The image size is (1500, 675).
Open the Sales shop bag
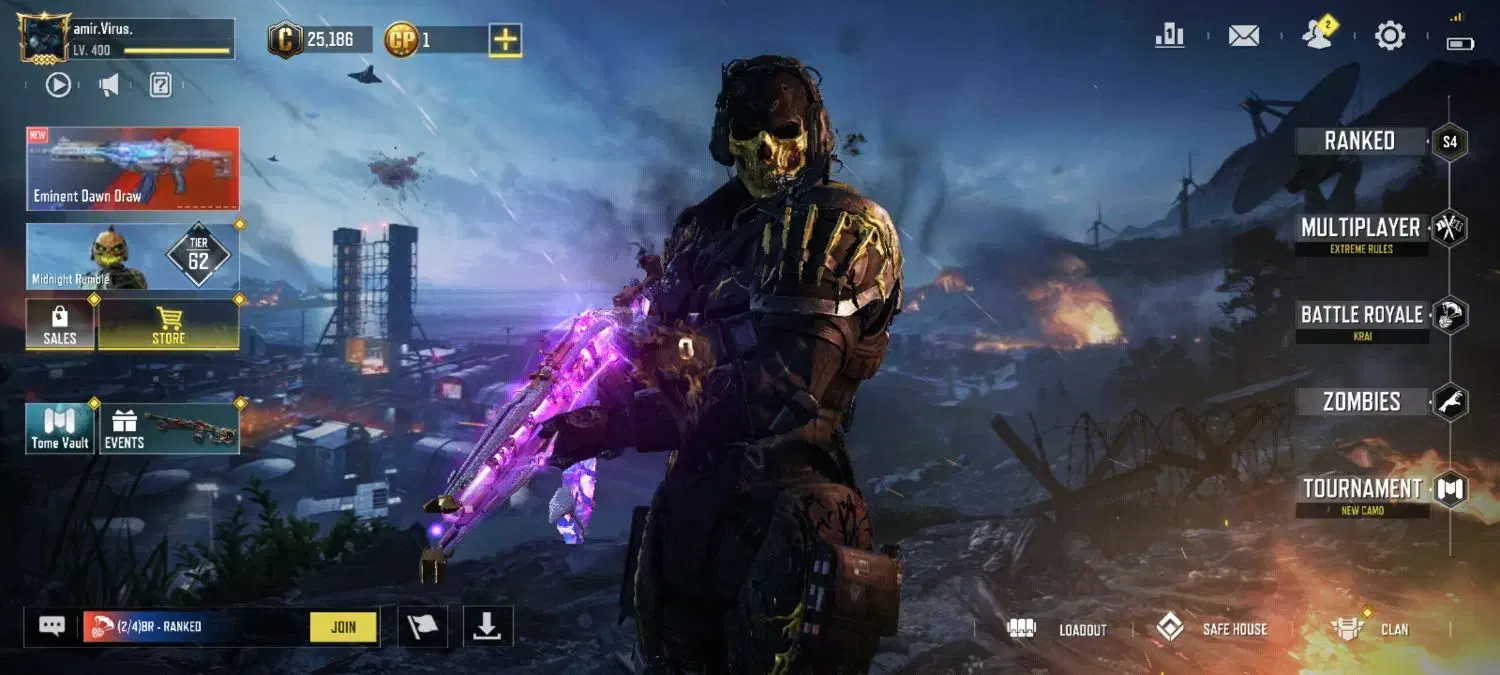point(60,325)
